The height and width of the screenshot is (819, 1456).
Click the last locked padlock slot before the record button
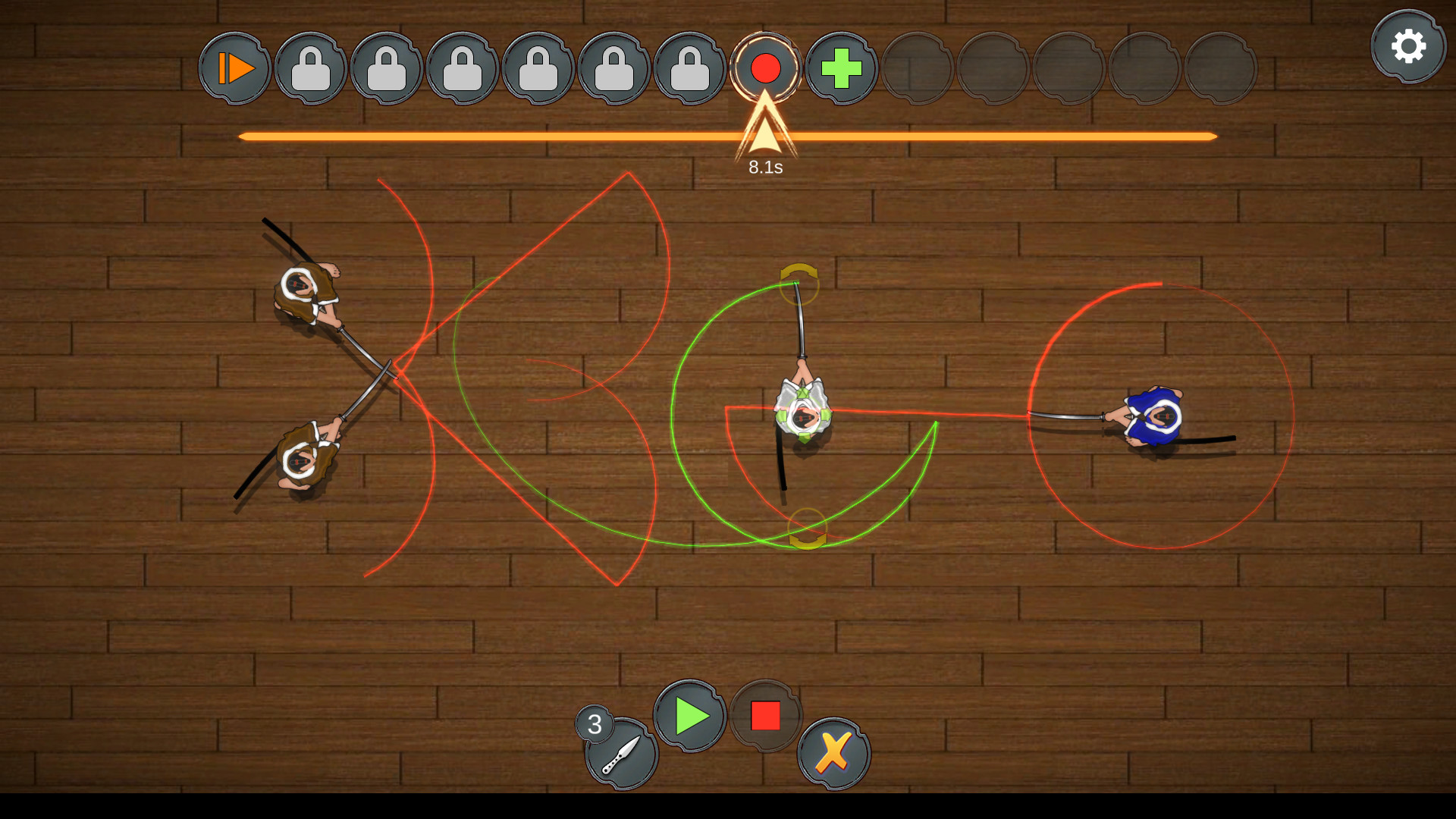[x=690, y=67]
